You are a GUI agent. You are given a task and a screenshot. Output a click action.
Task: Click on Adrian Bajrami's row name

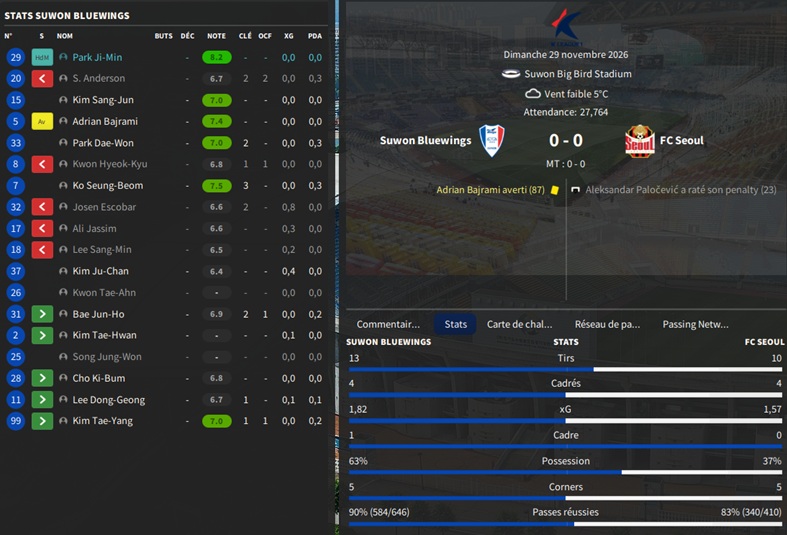click(x=105, y=121)
